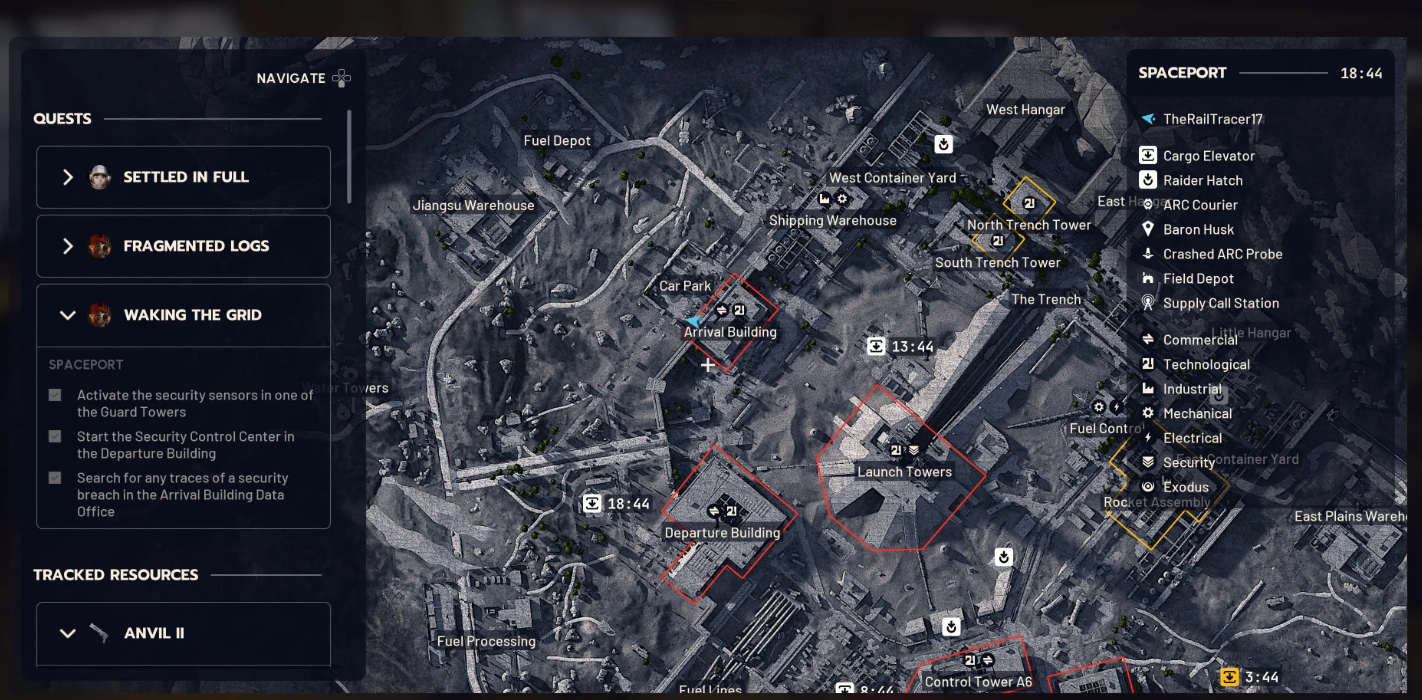Collapse the Anvil II tracked resource
Image resolution: width=1422 pixels, height=700 pixels.
183,633
